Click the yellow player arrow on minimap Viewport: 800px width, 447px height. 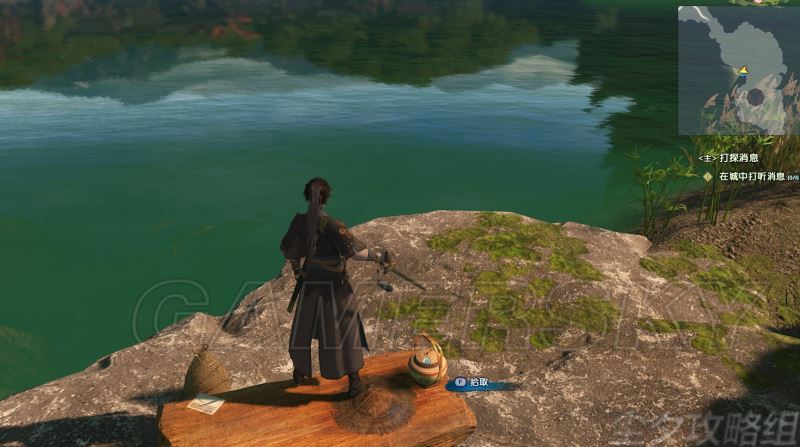click(743, 70)
